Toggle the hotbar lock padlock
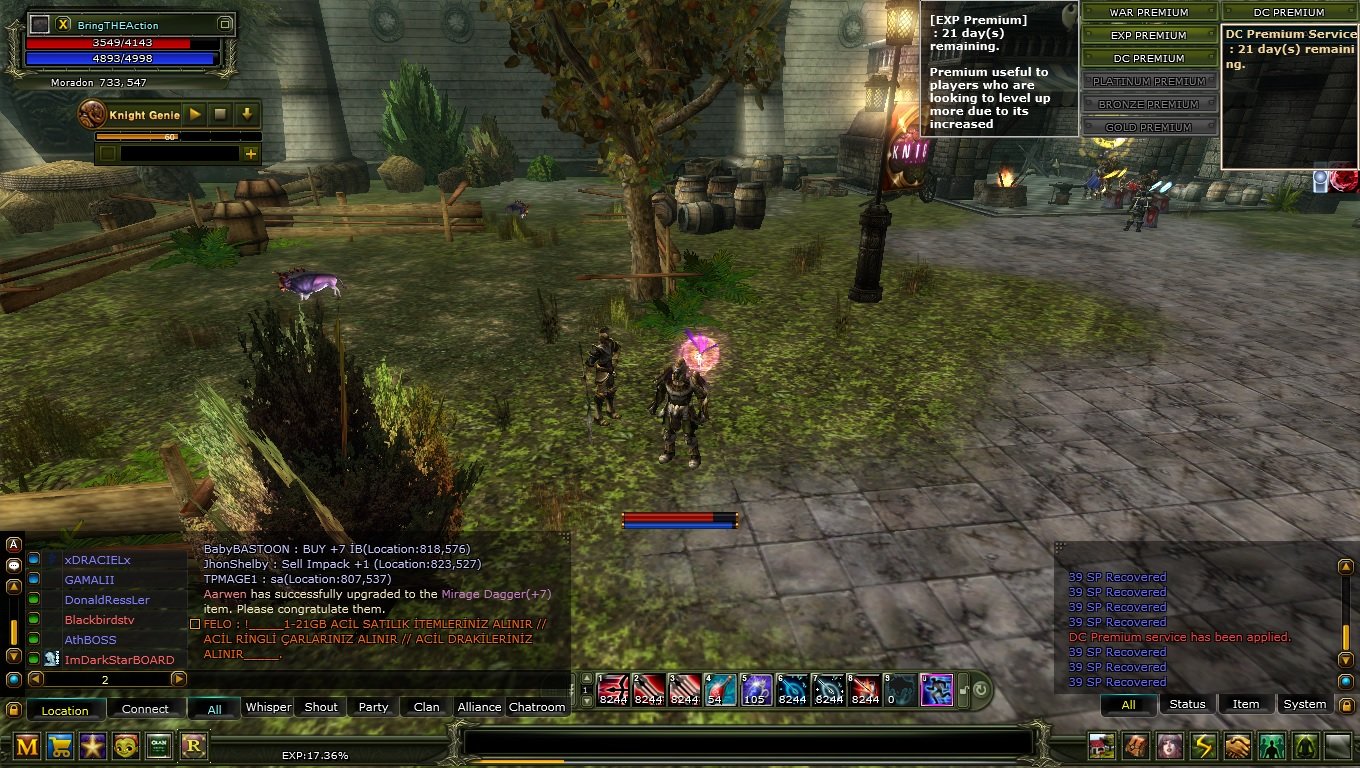The height and width of the screenshot is (768, 1360). point(963,688)
